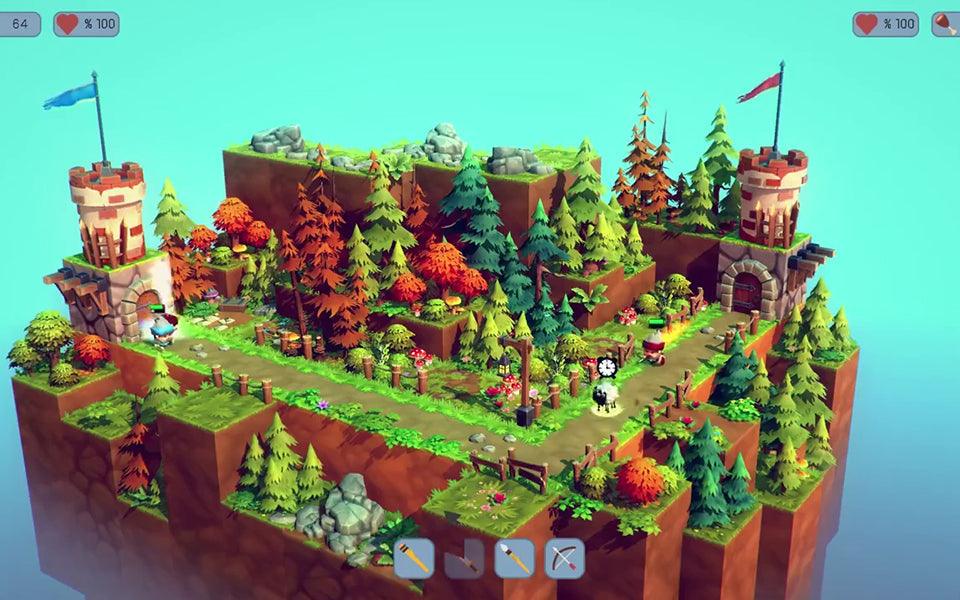Select the wooden staff unit slot
This screenshot has height=600, width=960.
[414, 558]
